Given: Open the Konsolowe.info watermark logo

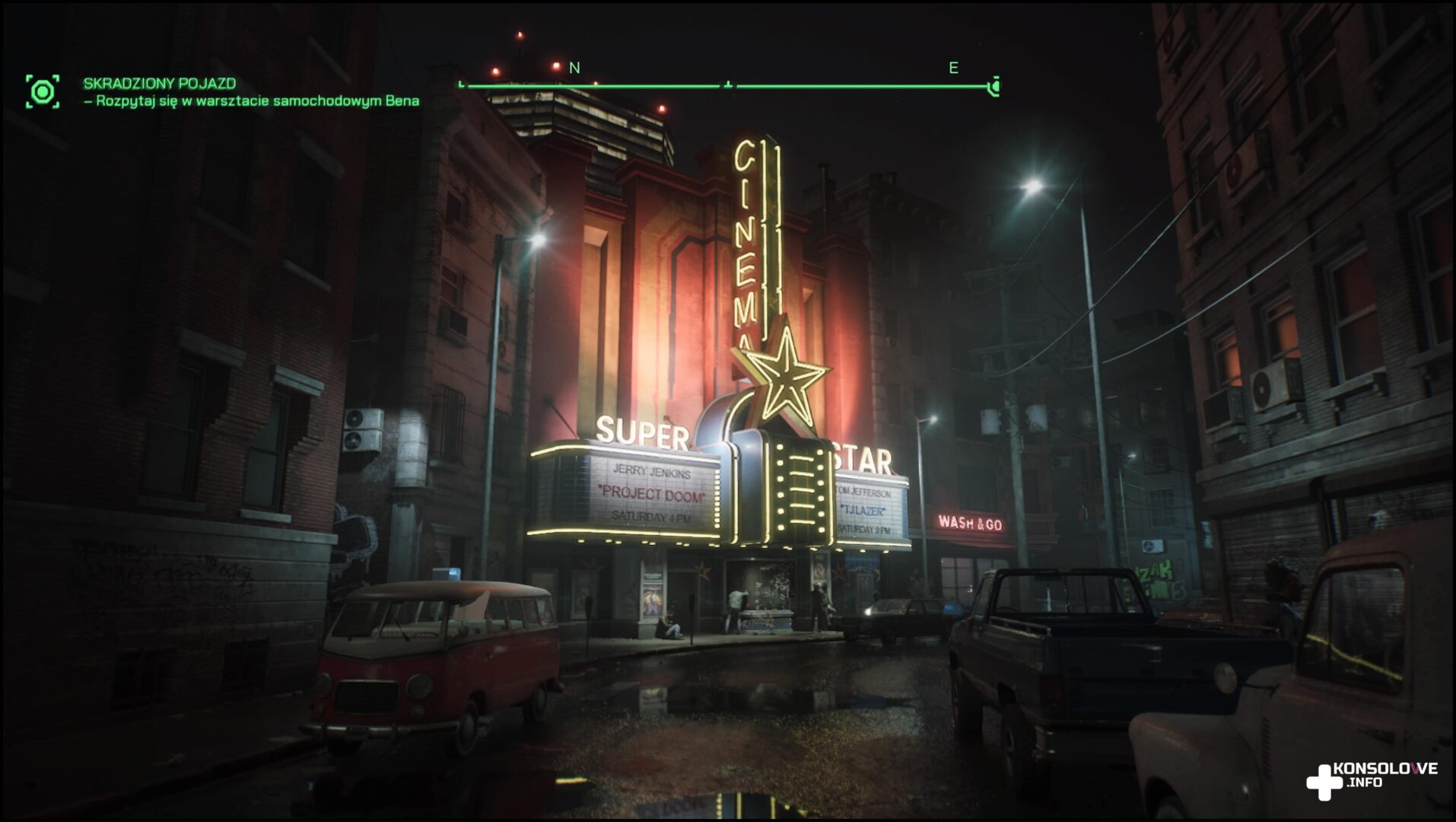Looking at the screenshot, I should pos(1371,778).
